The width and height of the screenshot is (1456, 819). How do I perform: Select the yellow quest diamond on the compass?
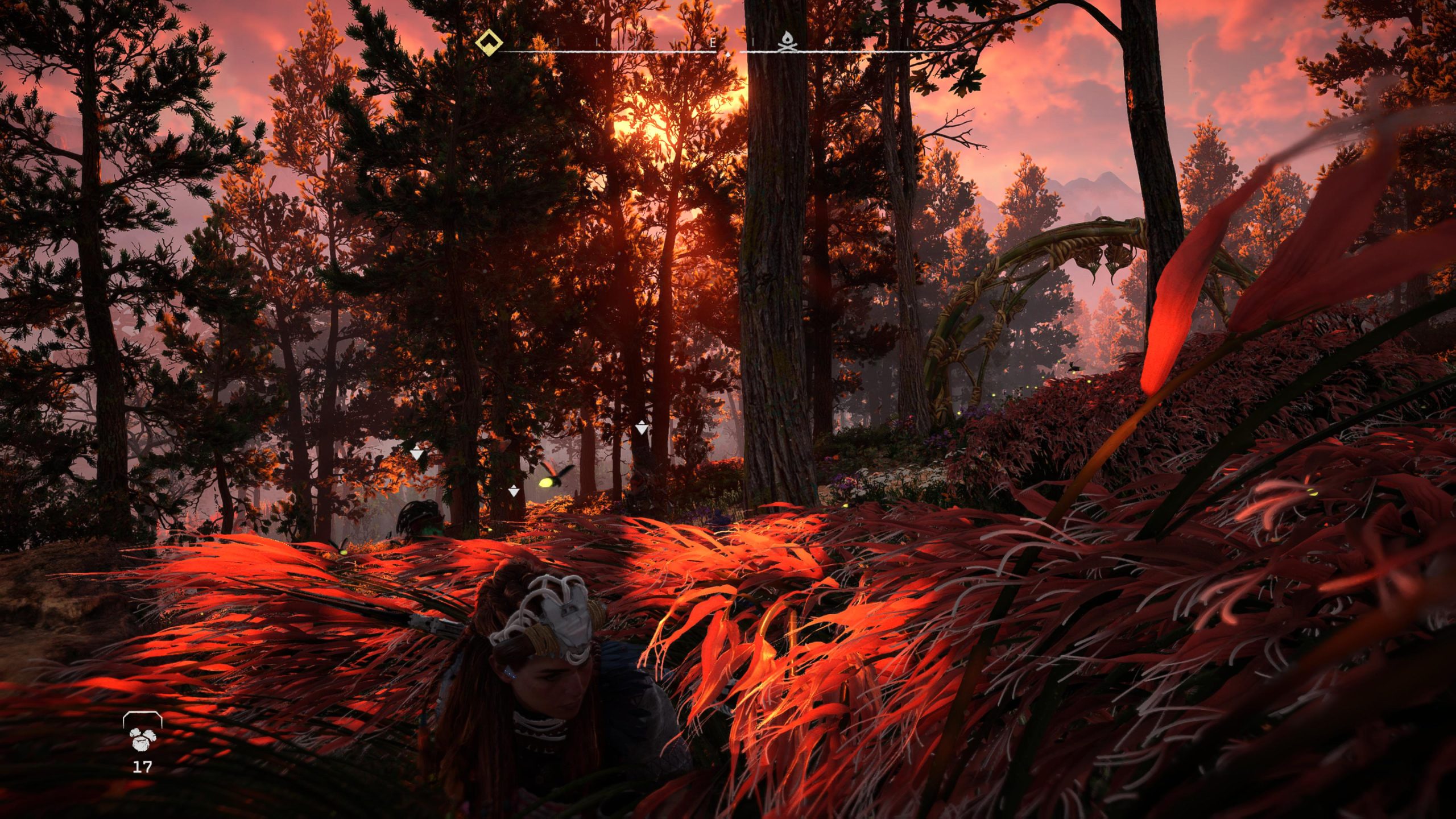(x=488, y=43)
